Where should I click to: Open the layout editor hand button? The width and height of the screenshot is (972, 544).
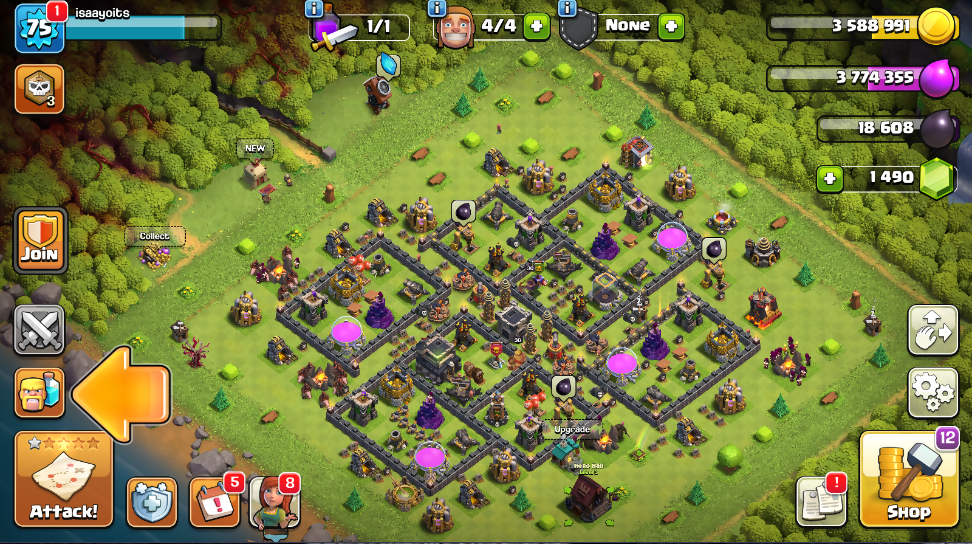(931, 330)
